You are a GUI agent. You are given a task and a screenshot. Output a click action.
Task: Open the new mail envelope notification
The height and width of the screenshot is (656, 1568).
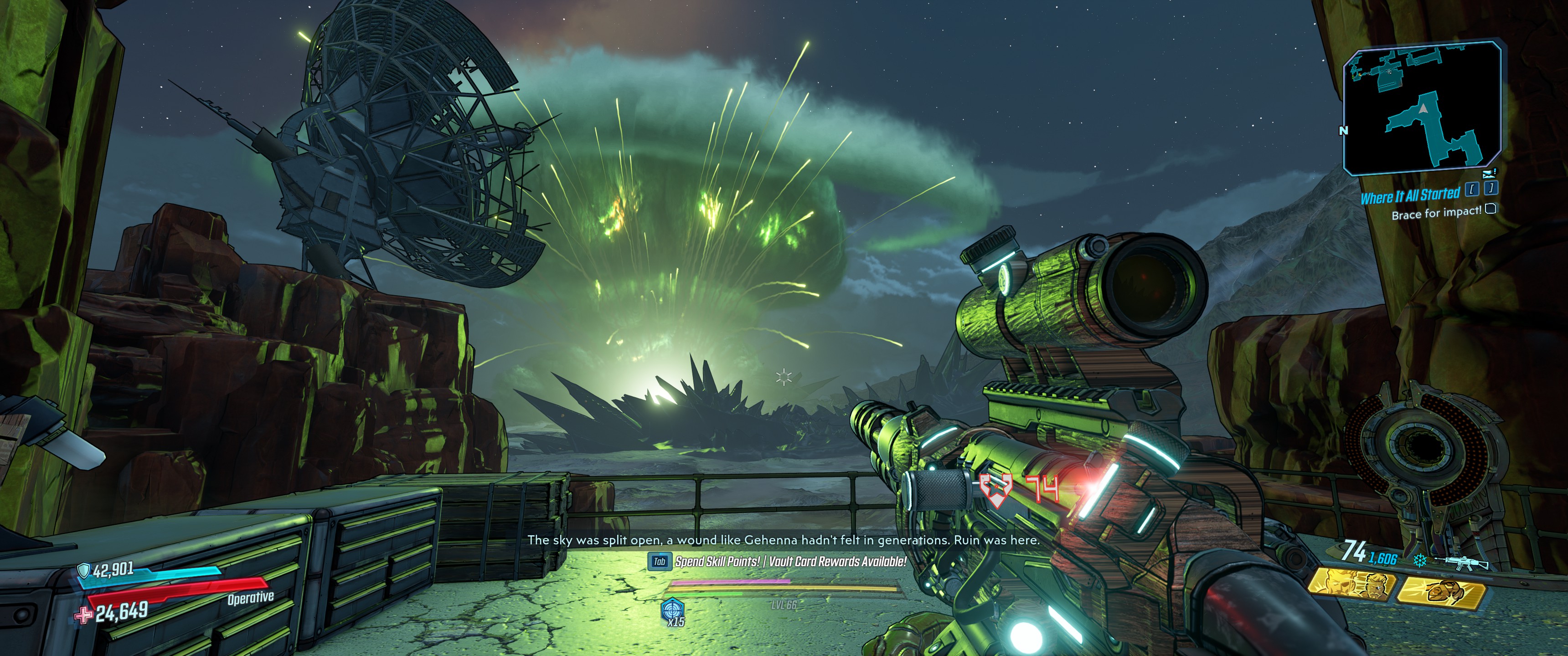click(x=1489, y=174)
